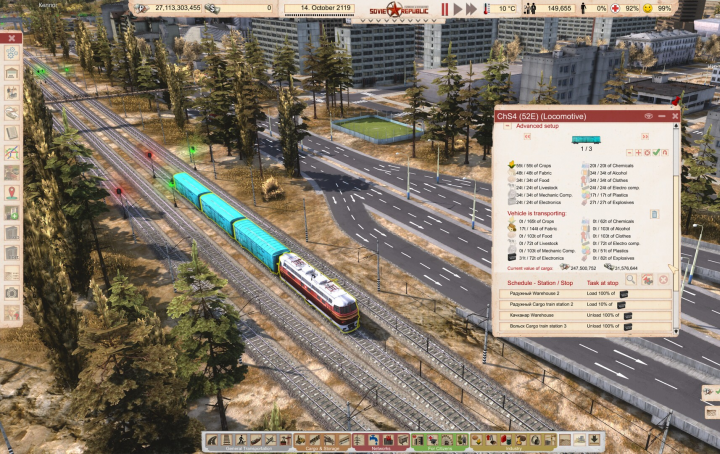
Task: Click the magnifier icon in Schedule header
Action: (631, 280)
